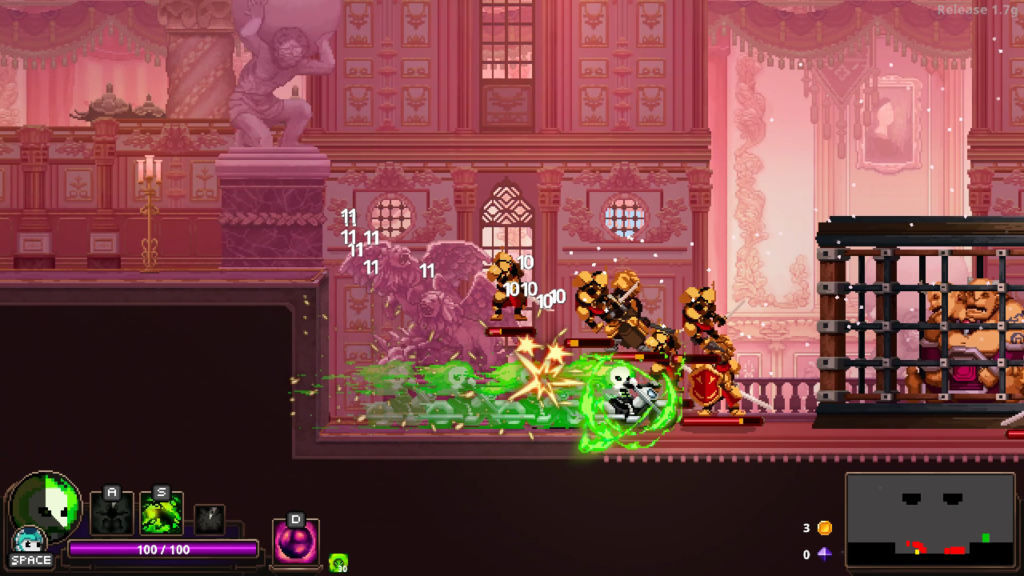Open the room minimap
Viewport: 1024px width, 576px height.
929,519
